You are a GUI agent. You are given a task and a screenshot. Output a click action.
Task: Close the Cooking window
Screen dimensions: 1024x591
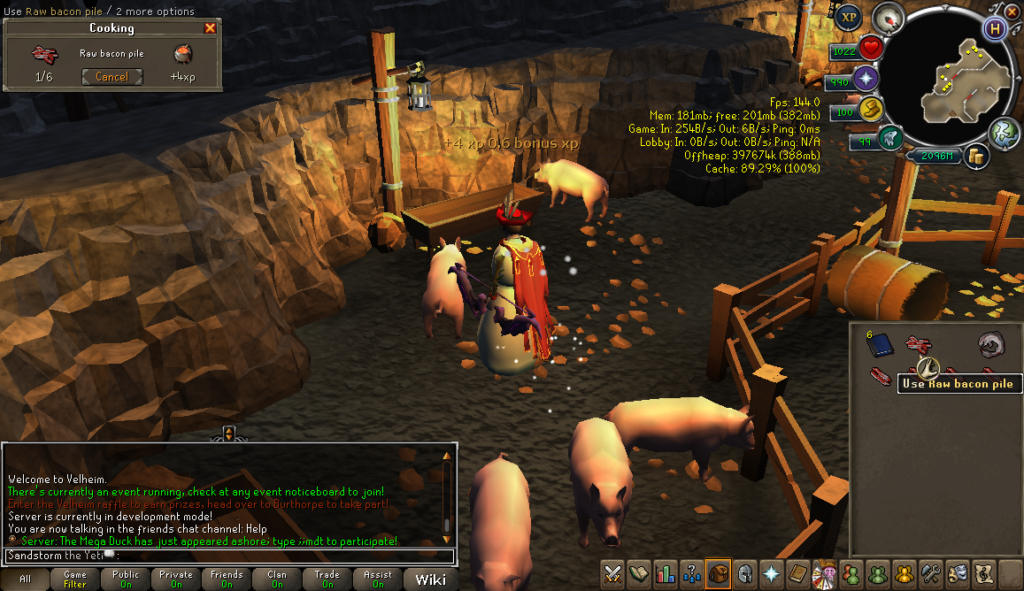tap(210, 28)
